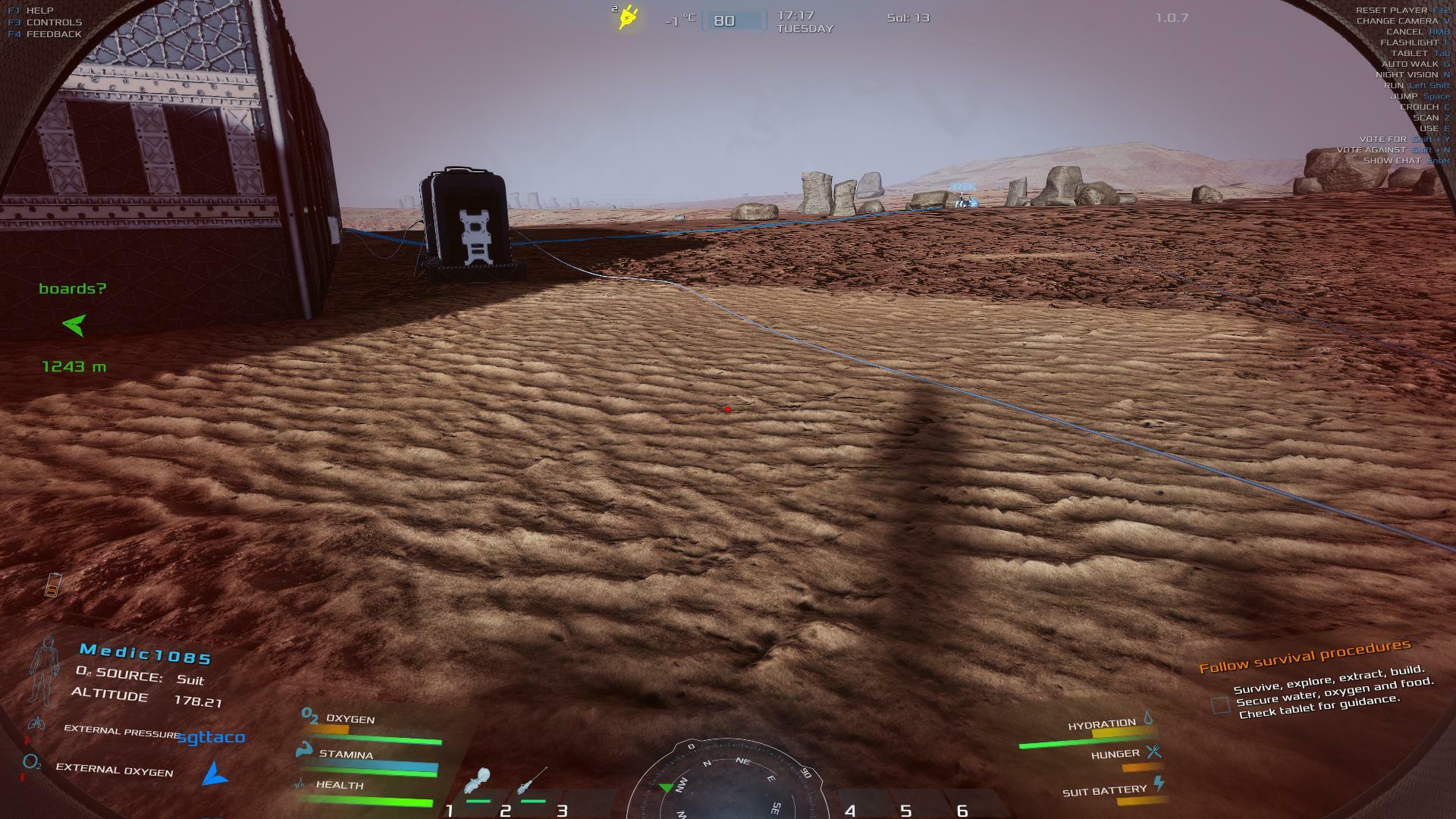Tick the survival procedures objective checkbox
Screen dimensions: 1456x819
1220,705
